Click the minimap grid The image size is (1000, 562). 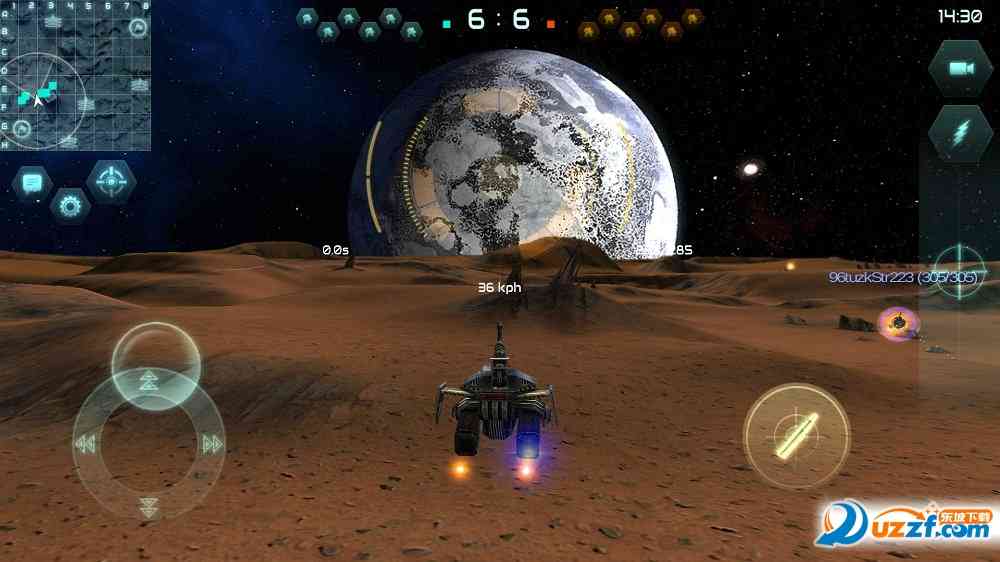(x=75, y=75)
